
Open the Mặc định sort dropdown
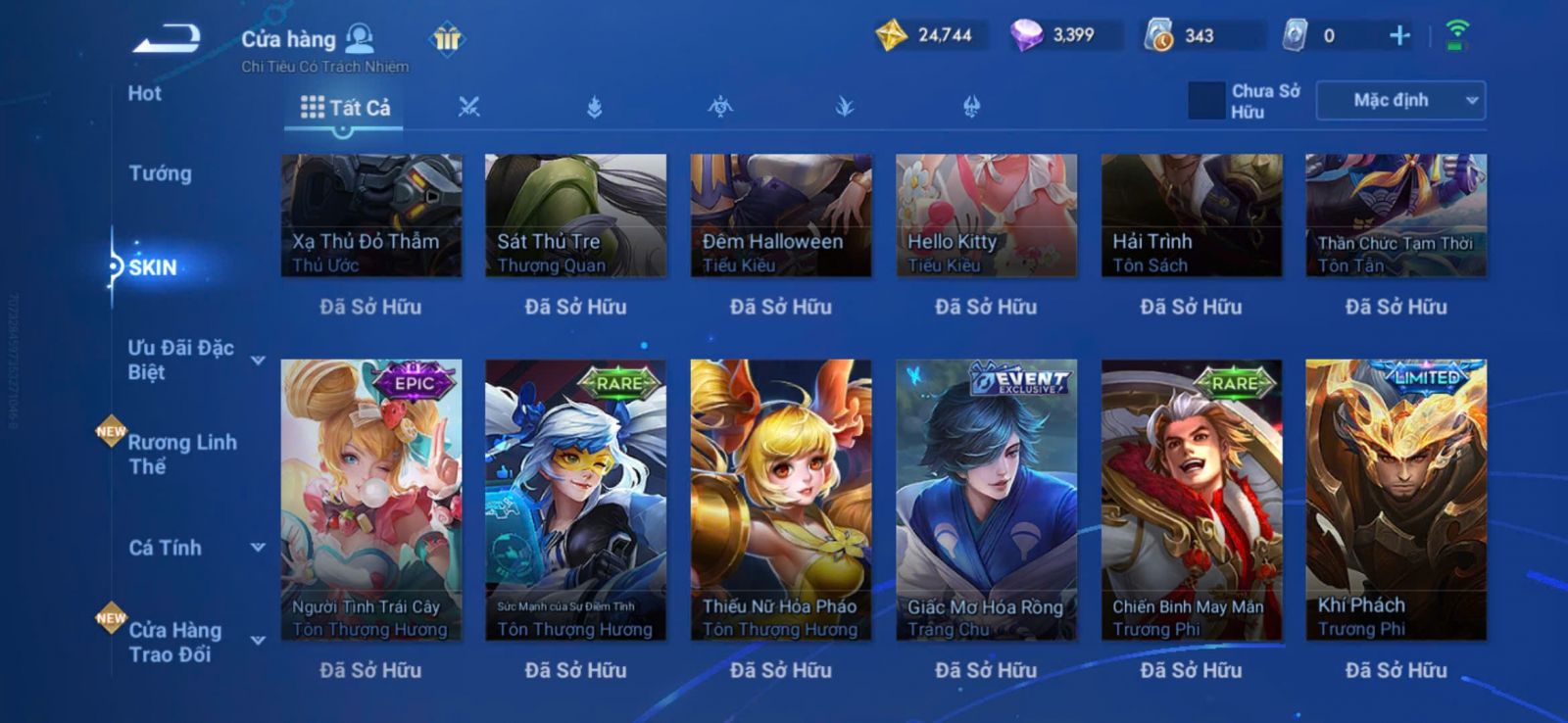1400,101
